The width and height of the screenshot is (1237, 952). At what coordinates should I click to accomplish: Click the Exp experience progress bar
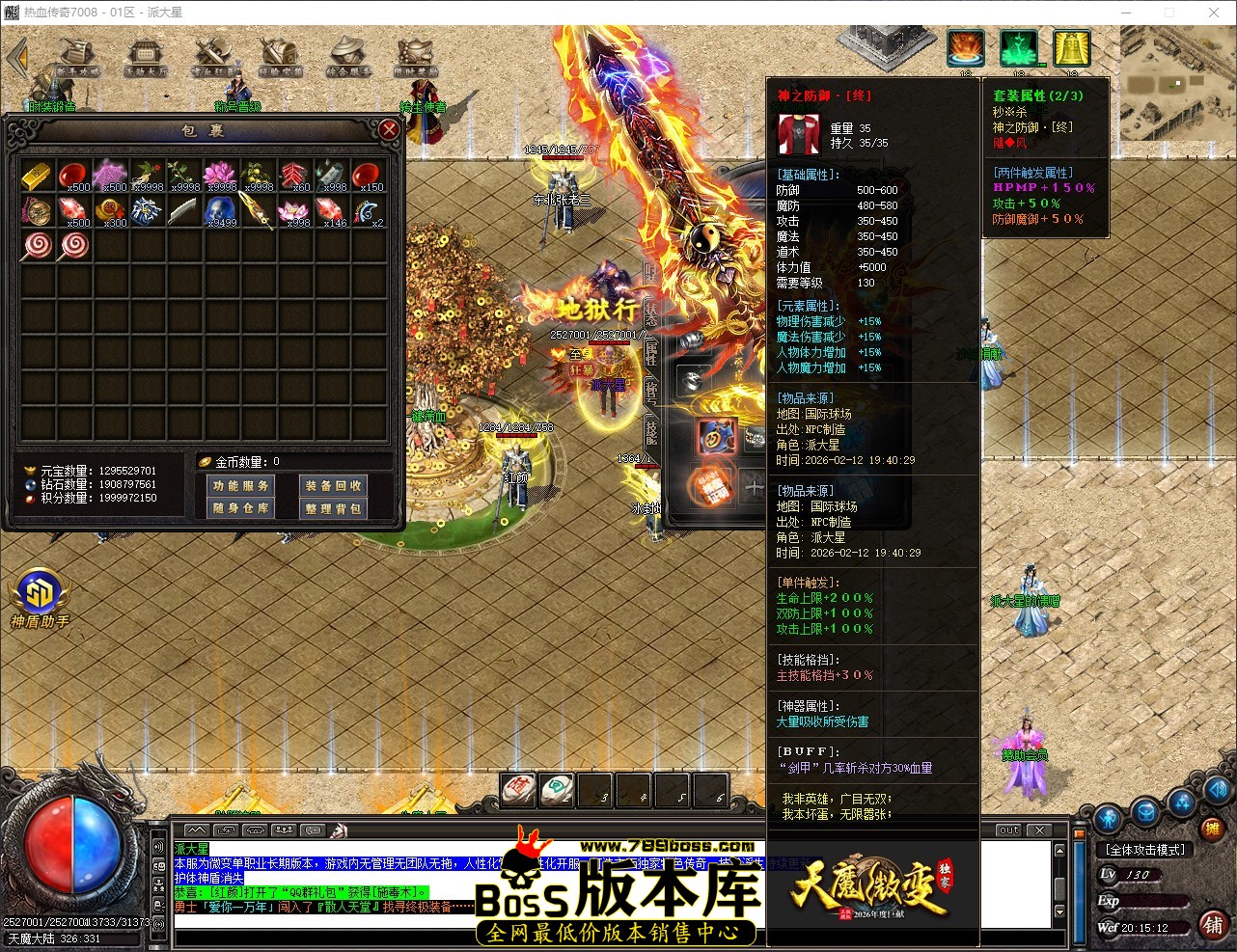coord(1153,901)
